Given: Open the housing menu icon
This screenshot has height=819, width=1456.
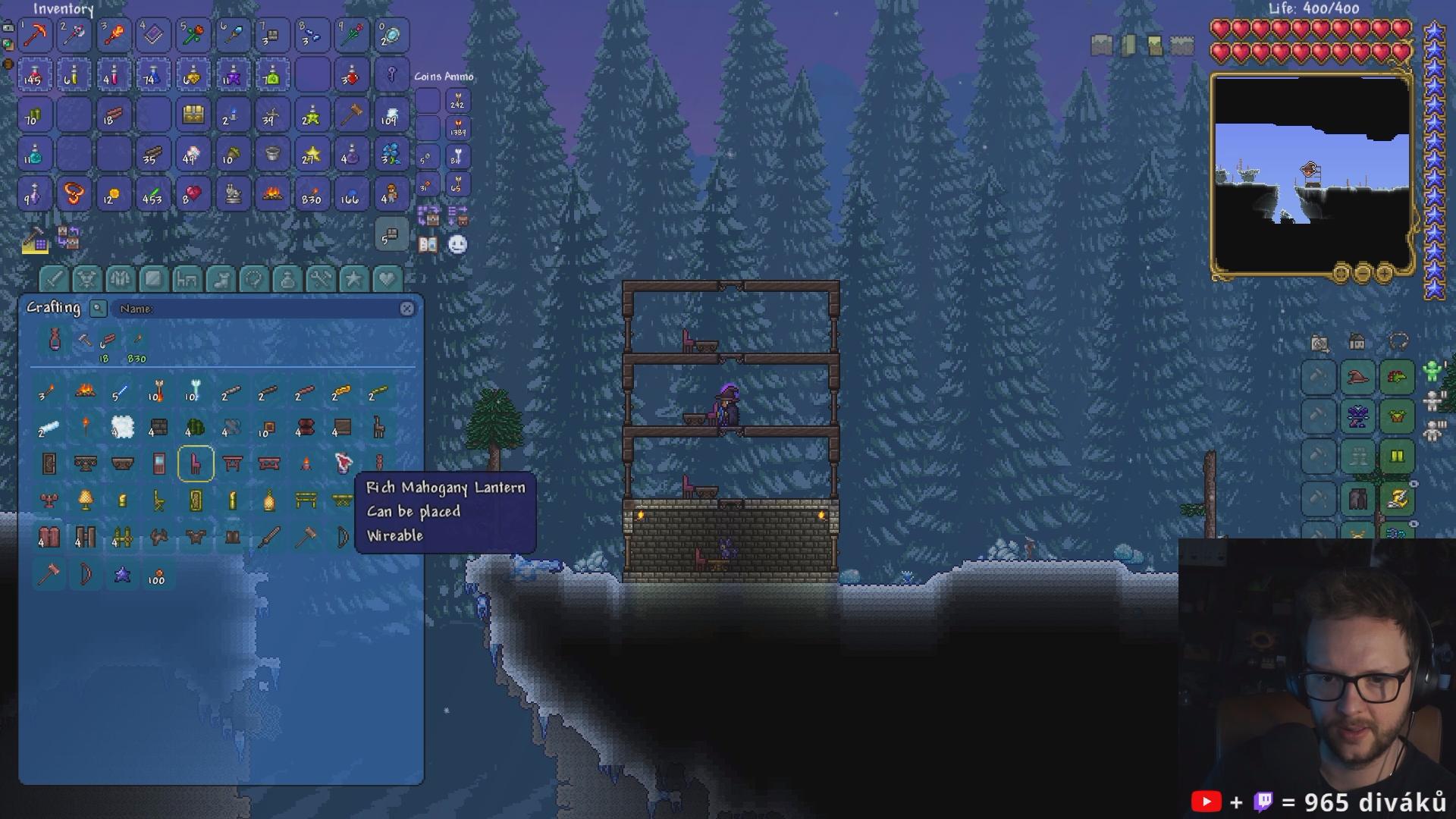Looking at the screenshot, I should tap(1357, 343).
